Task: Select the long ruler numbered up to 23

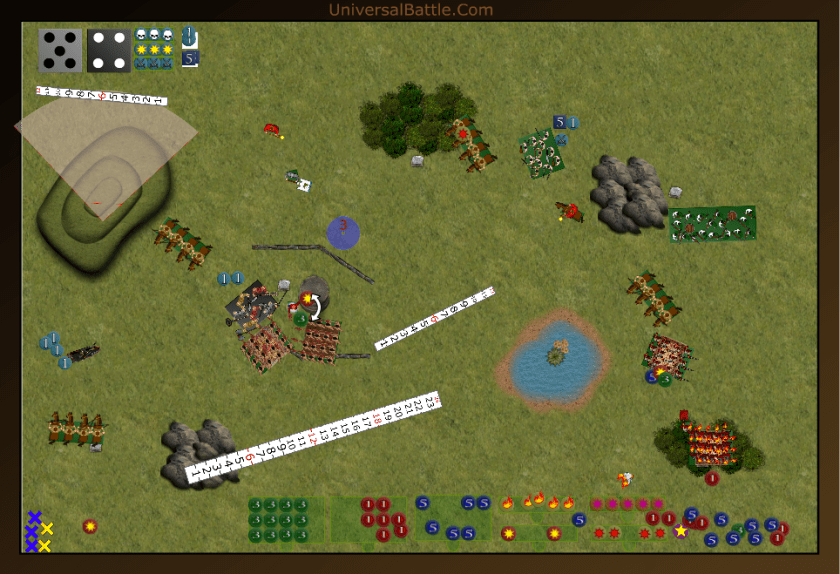Action: 314,437
